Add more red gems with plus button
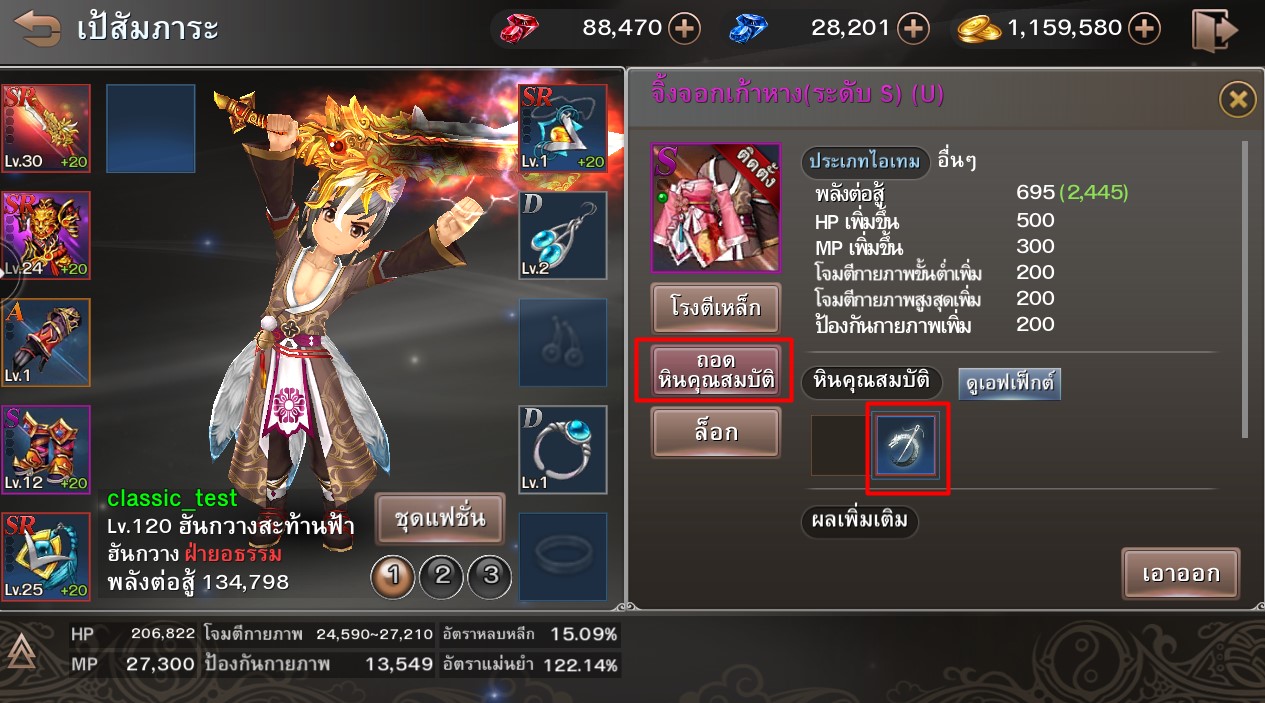Viewport: 1265px width, 703px height. (x=684, y=29)
